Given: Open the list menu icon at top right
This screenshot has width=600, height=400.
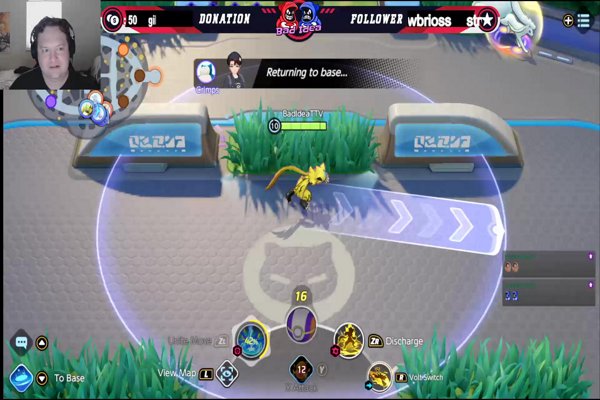Looking at the screenshot, I should point(584,20).
